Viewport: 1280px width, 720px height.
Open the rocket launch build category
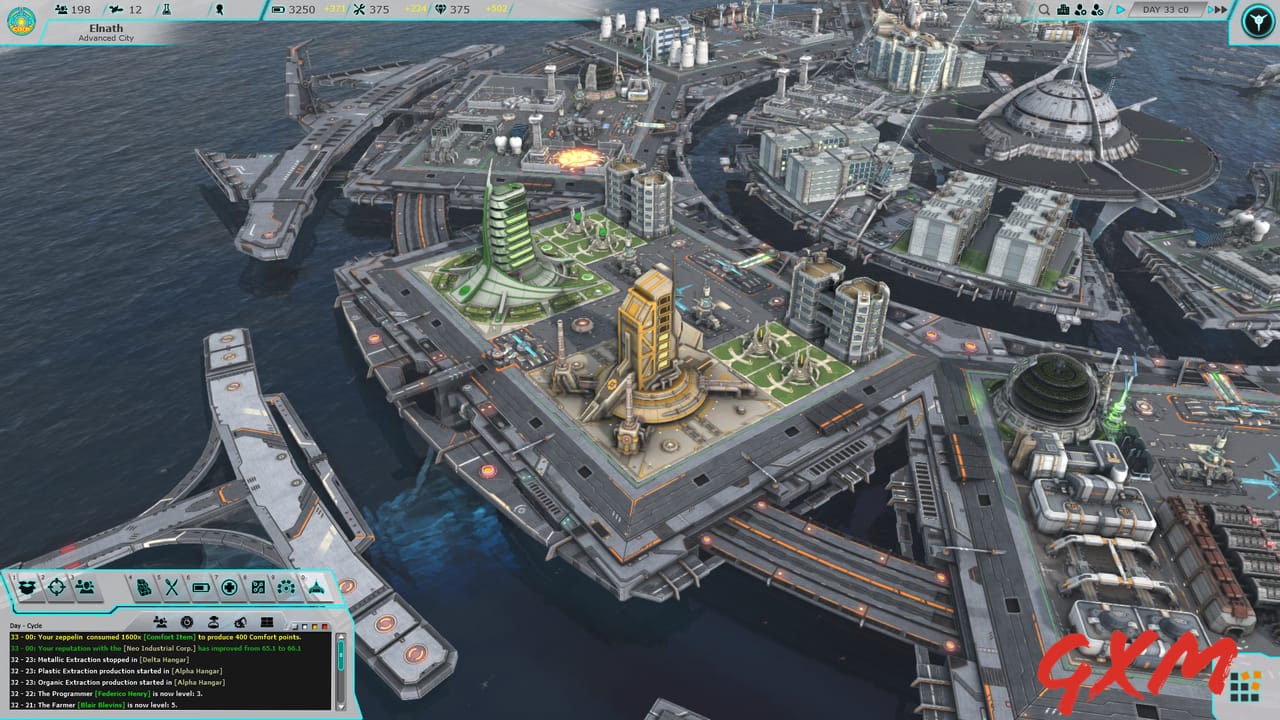pyautogui.click(x=316, y=588)
